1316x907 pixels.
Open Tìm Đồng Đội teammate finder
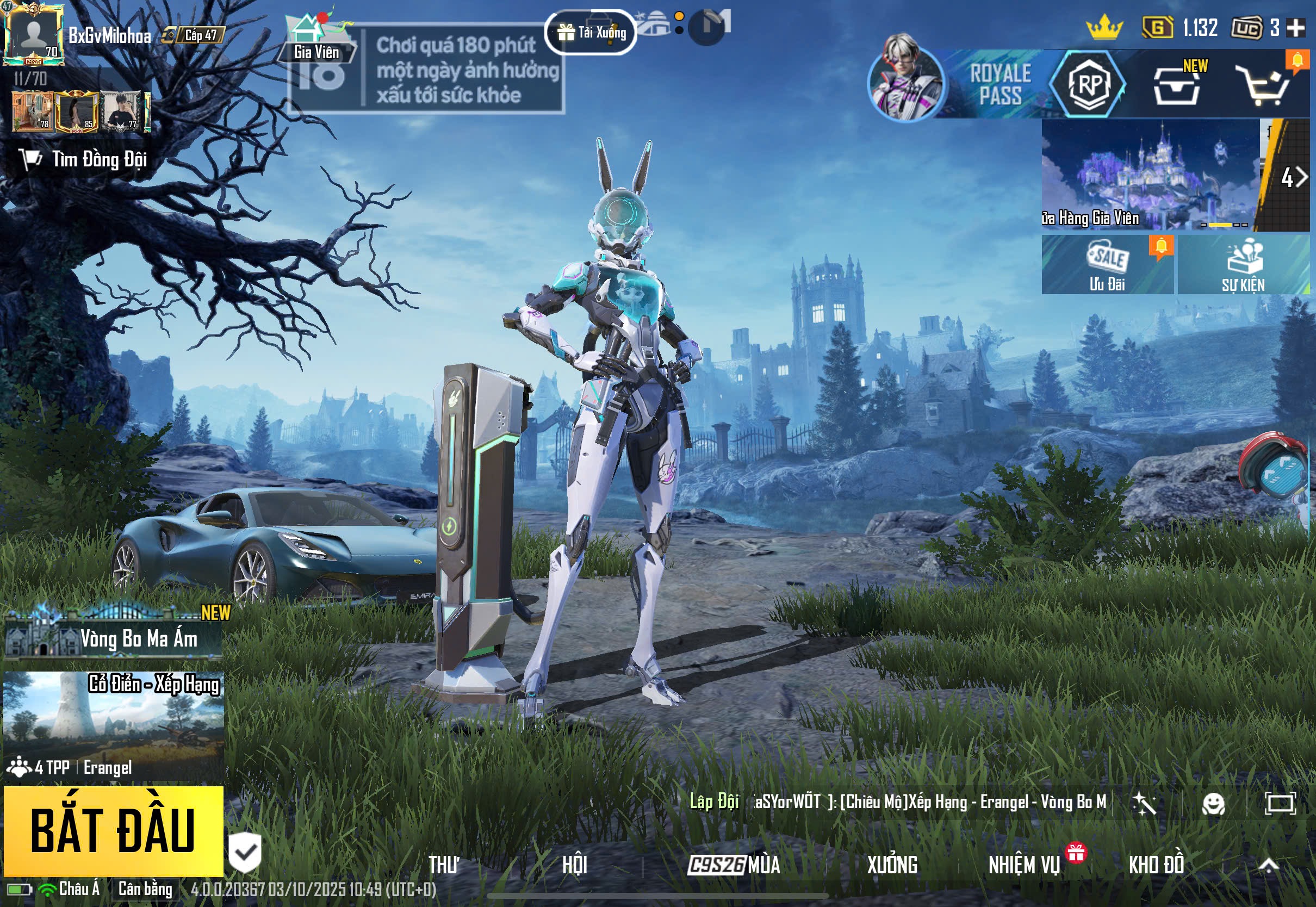tap(85, 160)
